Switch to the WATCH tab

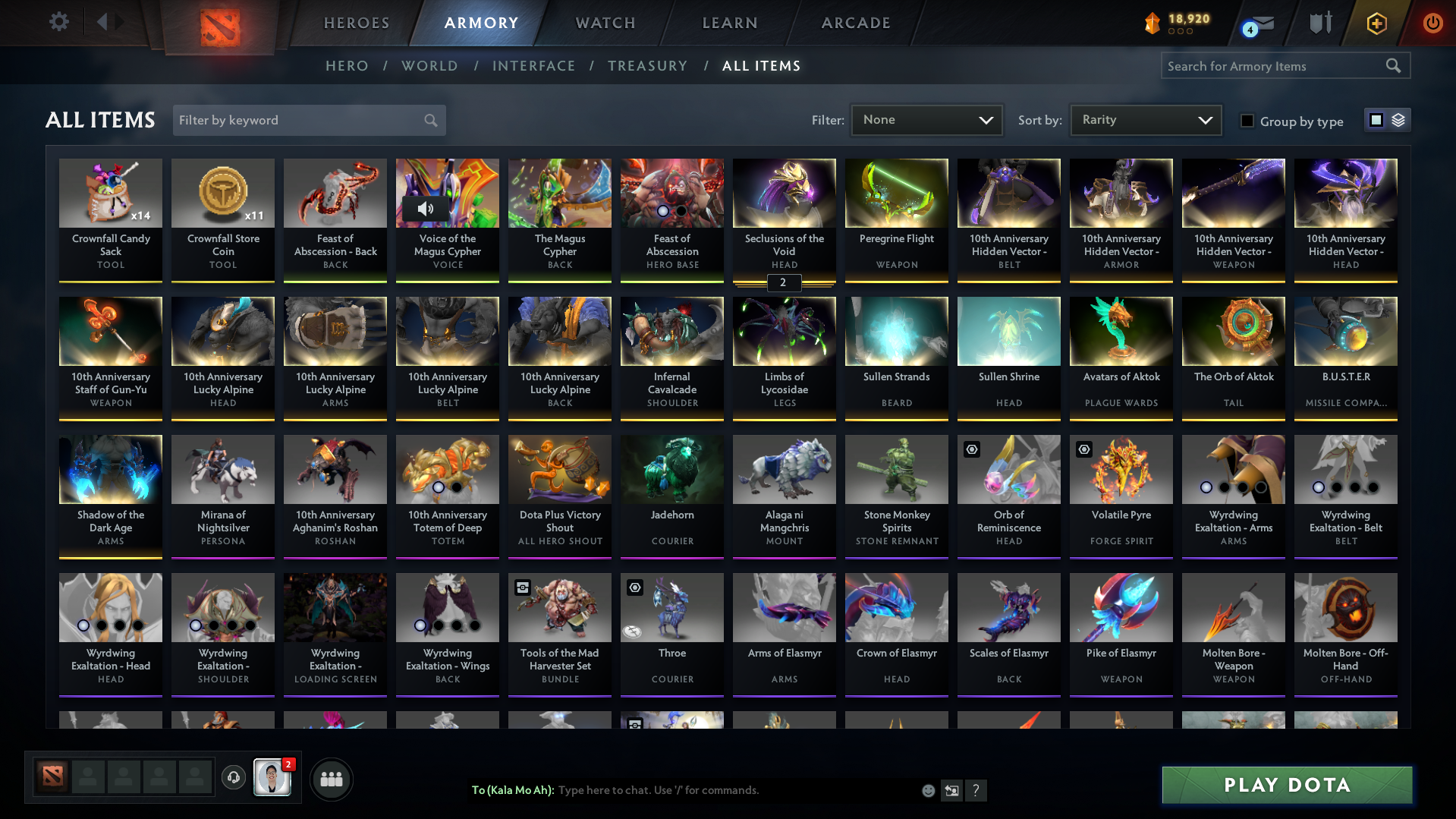click(x=605, y=23)
